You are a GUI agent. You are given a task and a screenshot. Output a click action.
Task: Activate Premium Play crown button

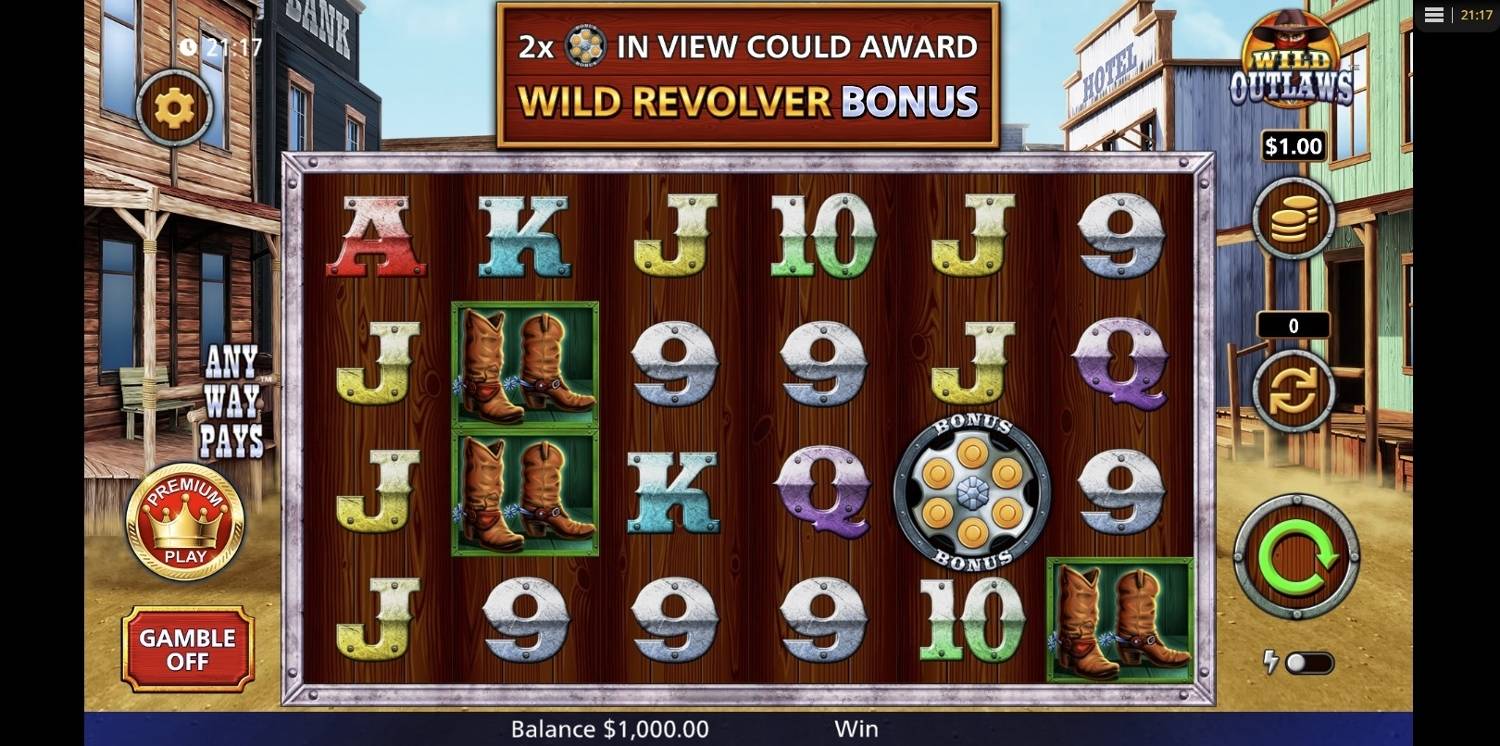click(185, 522)
